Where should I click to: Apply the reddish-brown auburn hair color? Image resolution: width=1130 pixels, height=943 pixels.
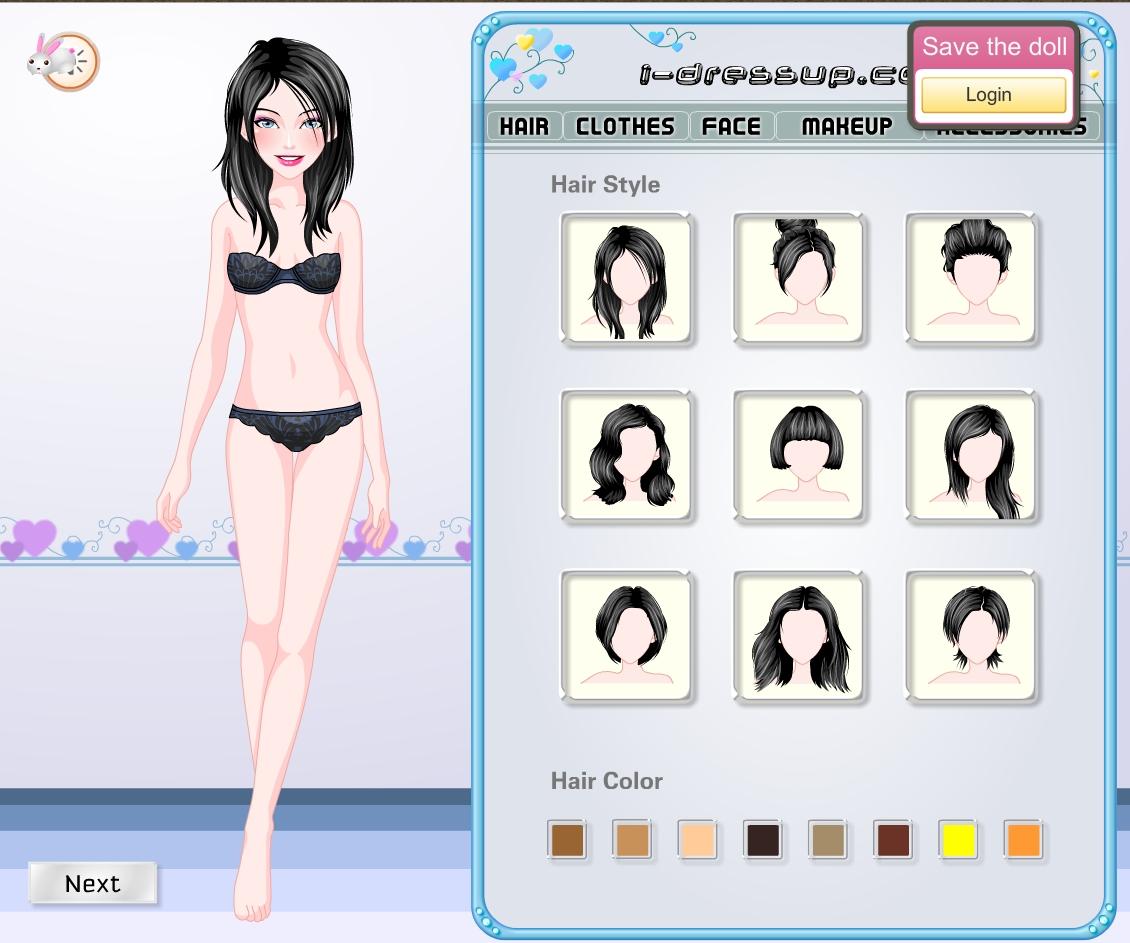[x=892, y=840]
